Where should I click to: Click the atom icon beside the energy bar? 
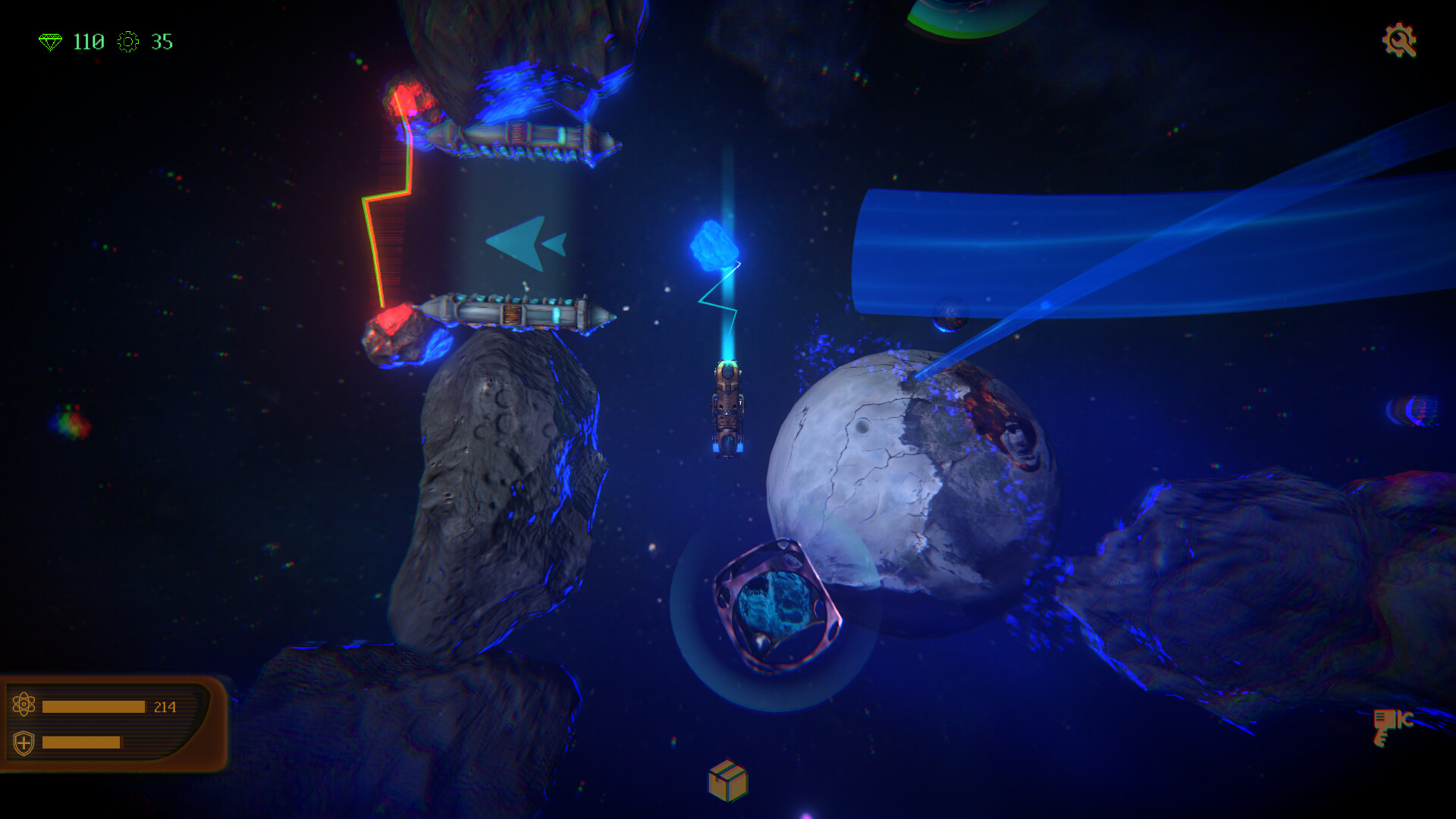25,704
